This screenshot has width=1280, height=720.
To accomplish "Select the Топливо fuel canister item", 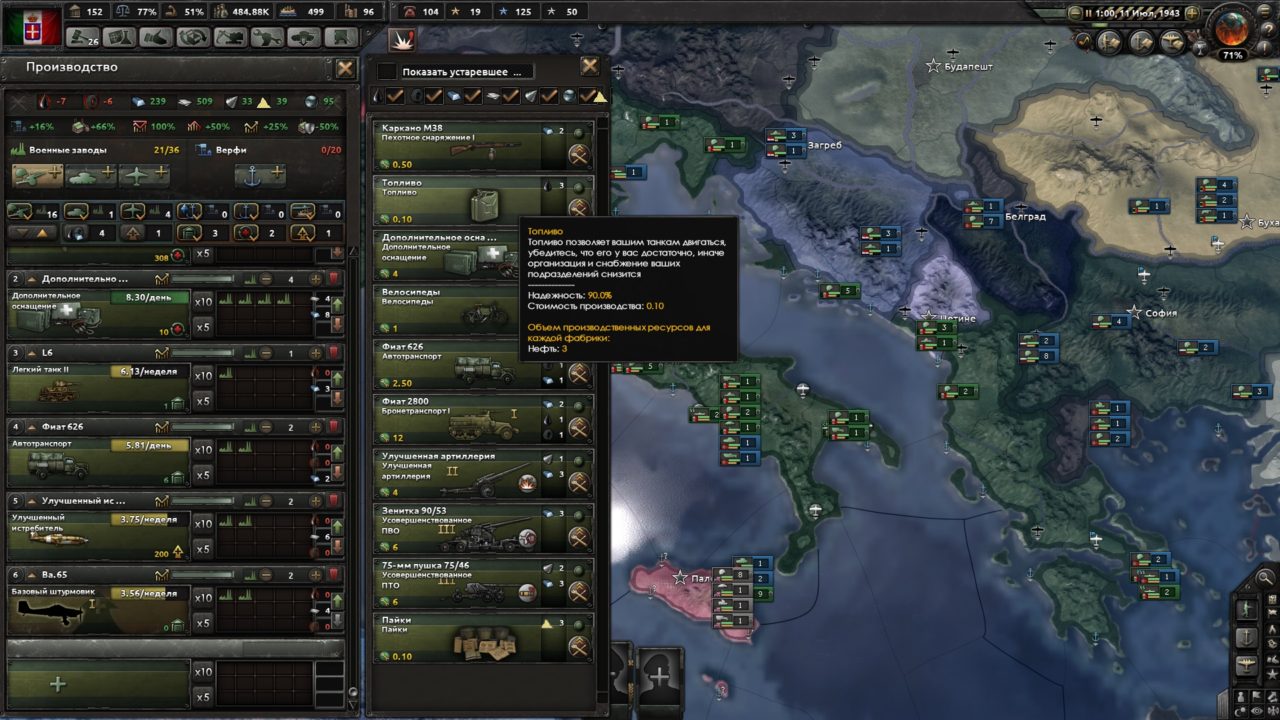I will point(449,200).
